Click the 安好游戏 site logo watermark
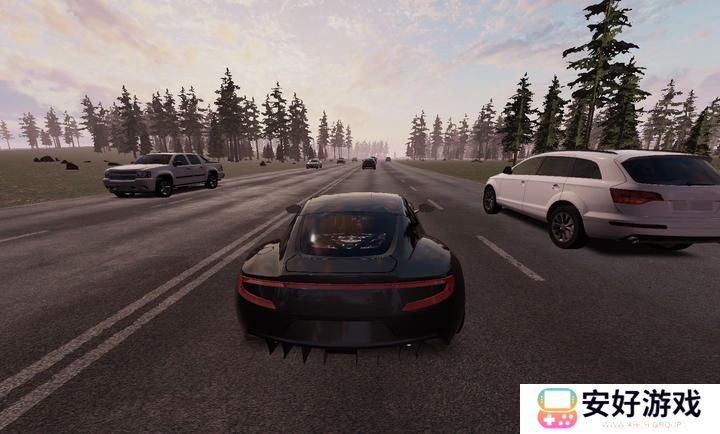720x434 pixels. click(619, 408)
